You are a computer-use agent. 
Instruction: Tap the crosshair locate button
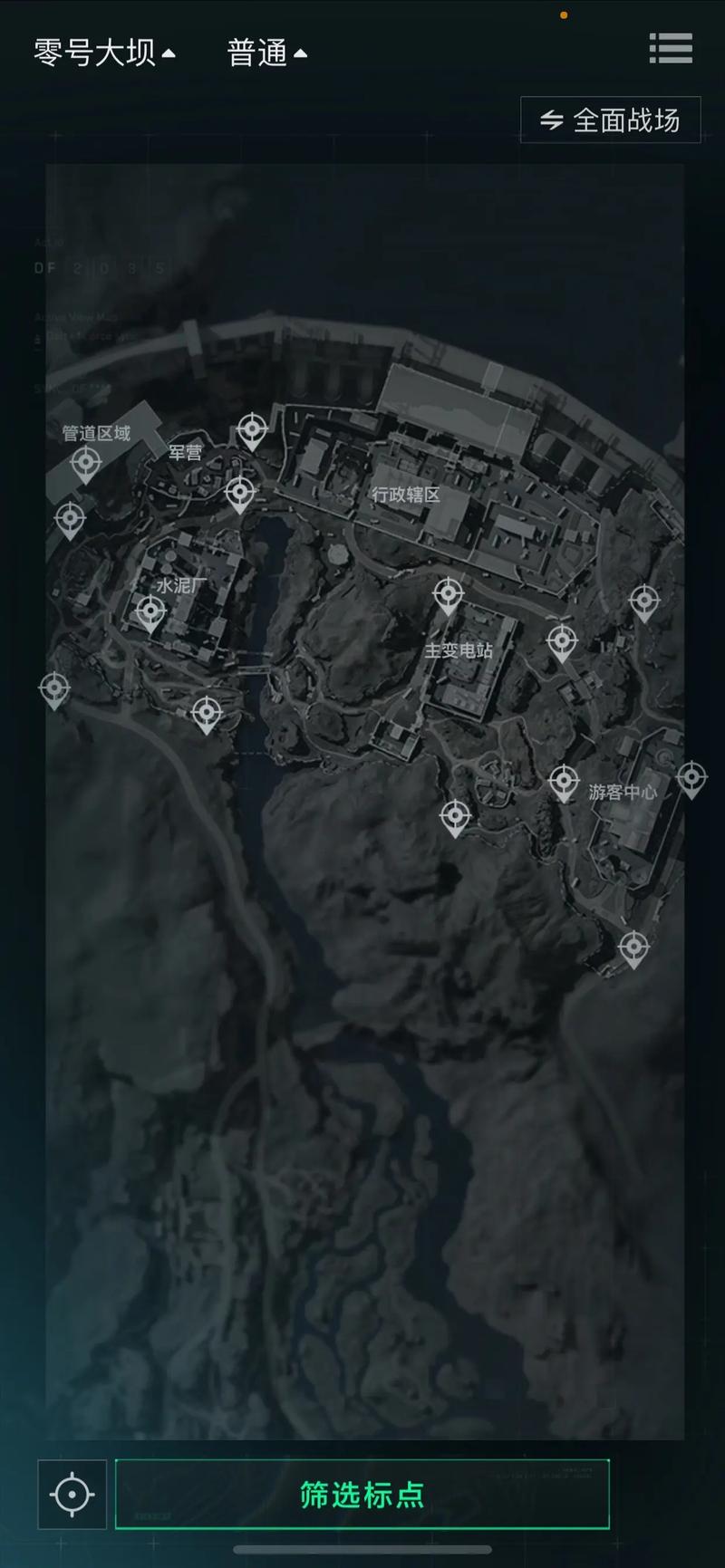[72, 1495]
